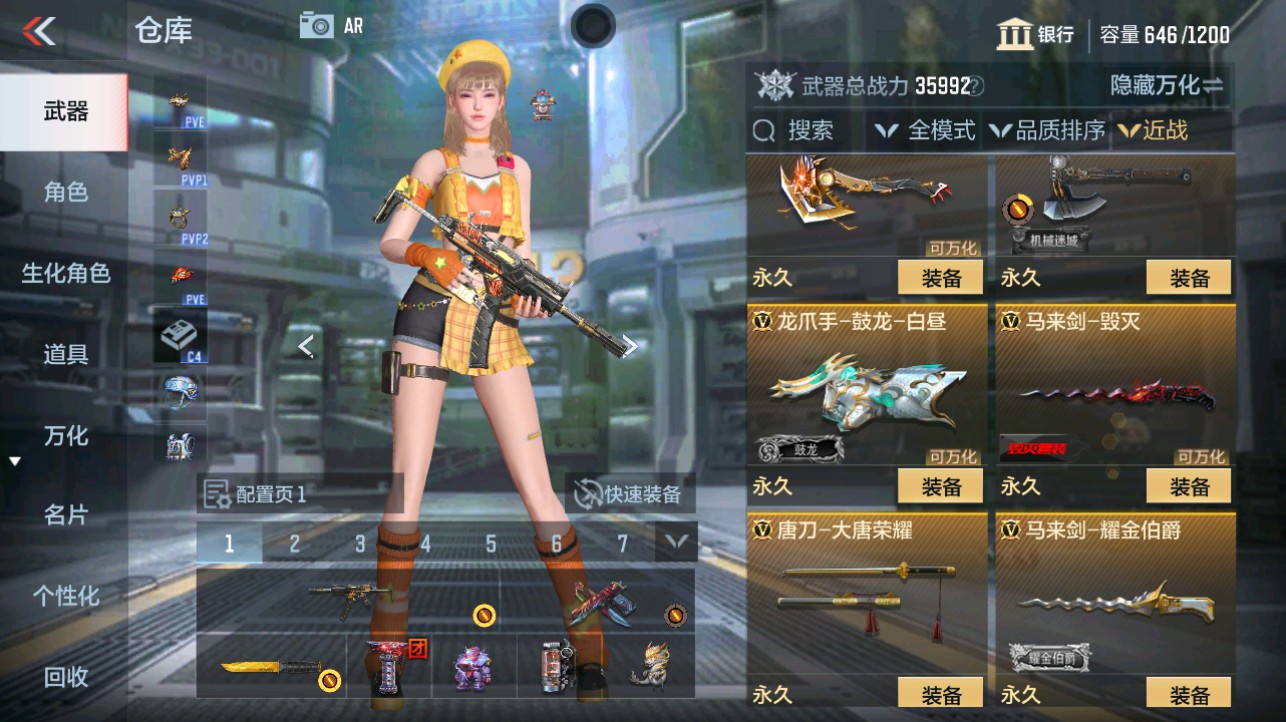Click the PVE weapon slot icon

[179, 100]
